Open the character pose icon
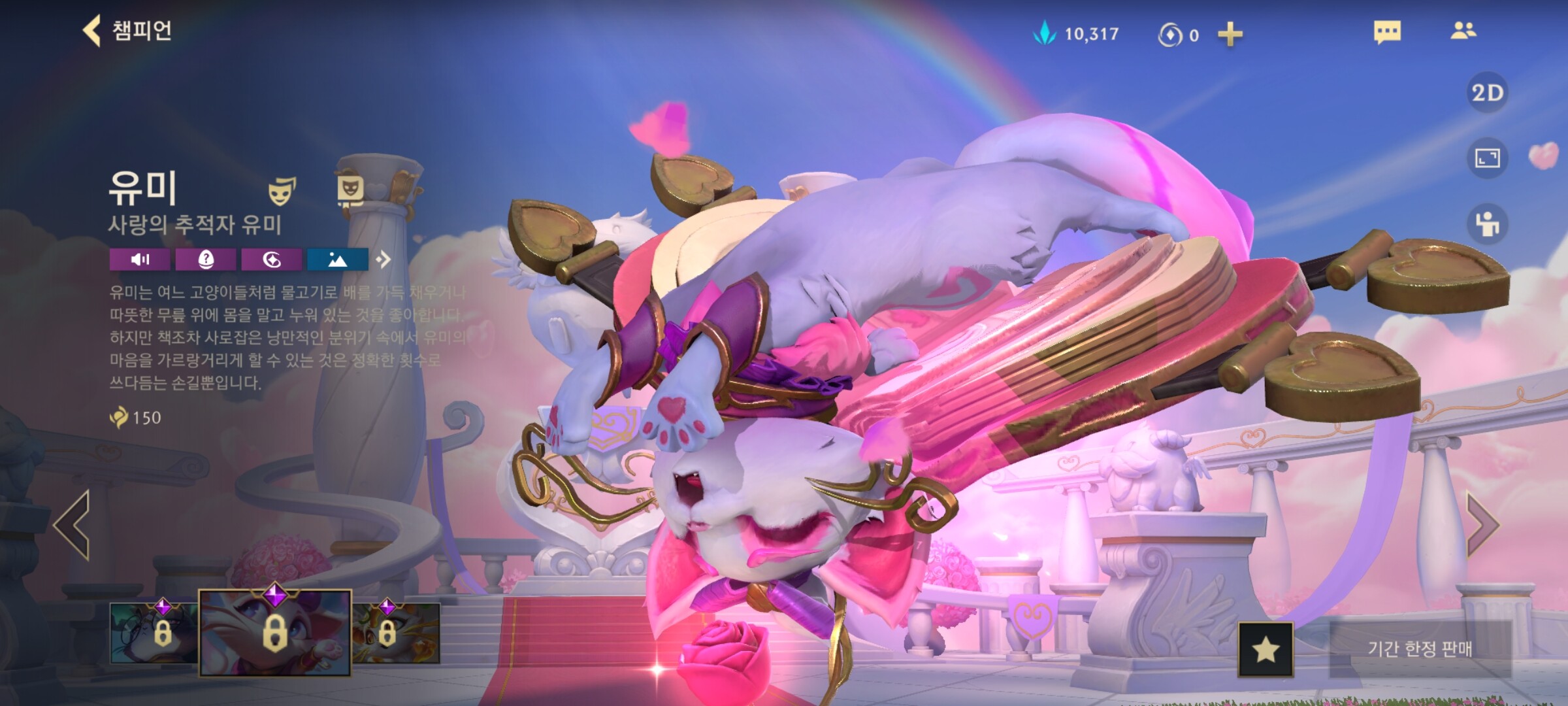The image size is (1568, 706). pyautogui.click(x=1487, y=224)
